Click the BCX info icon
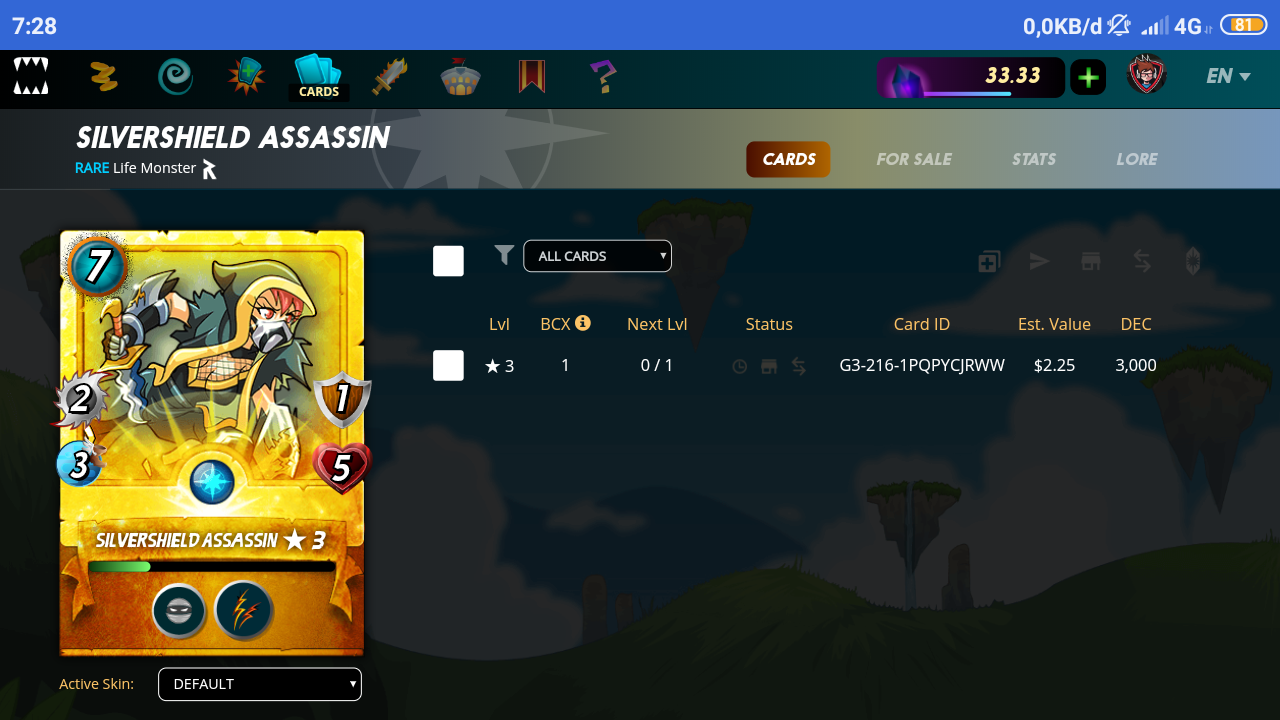This screenshot has height=720, width=1280. click(583, 323)
